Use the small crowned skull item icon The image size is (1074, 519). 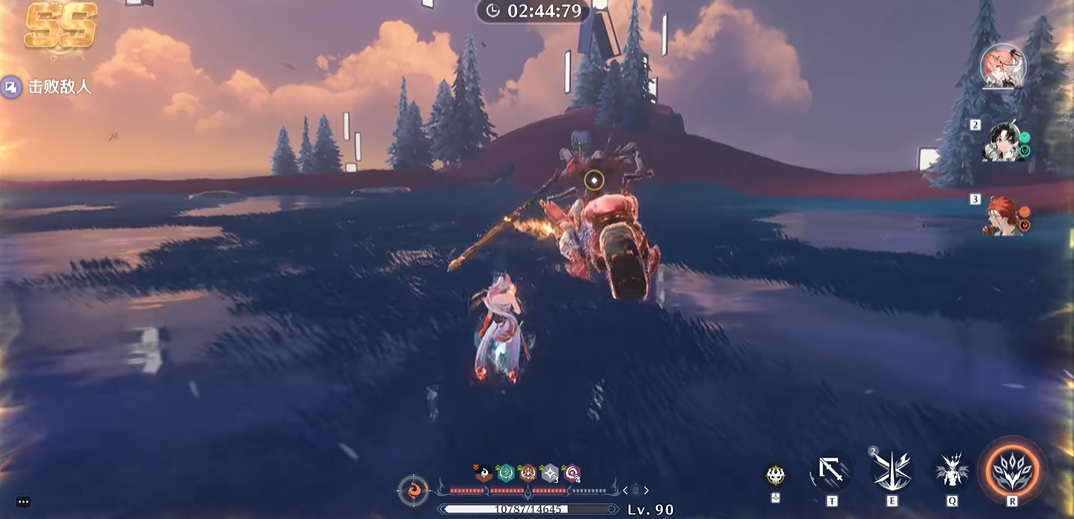click(775, 476)
